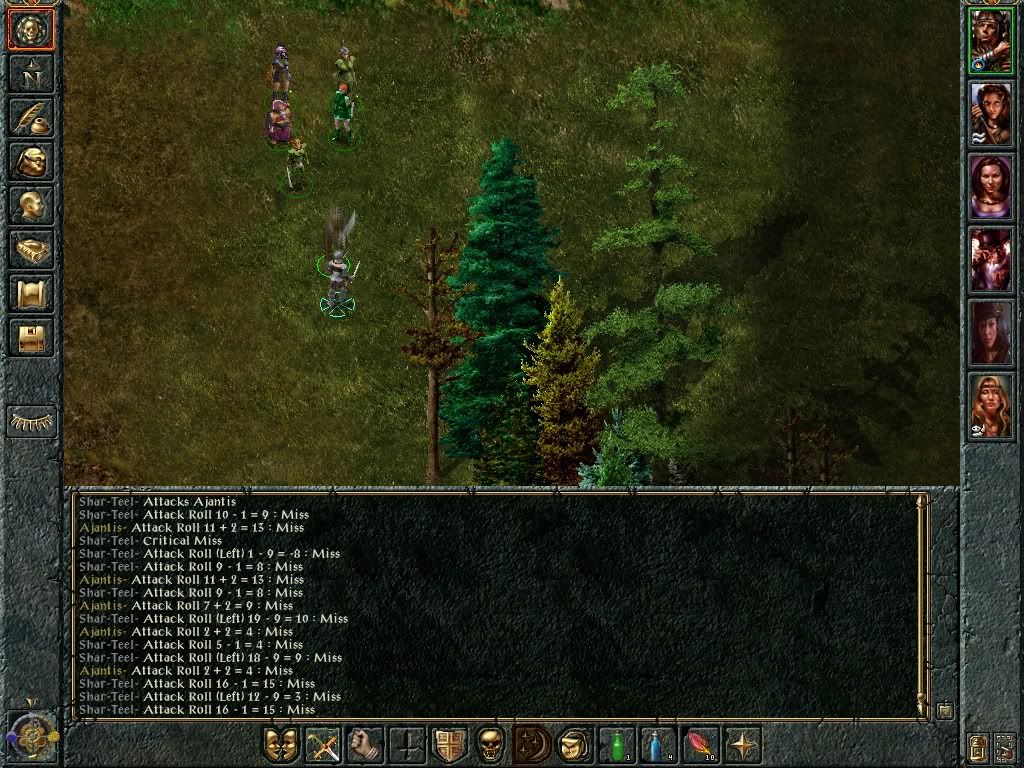This screenshot has width=1024, height=768.
Task: Select the fist attack slot
Action: (x=365, y=745)
